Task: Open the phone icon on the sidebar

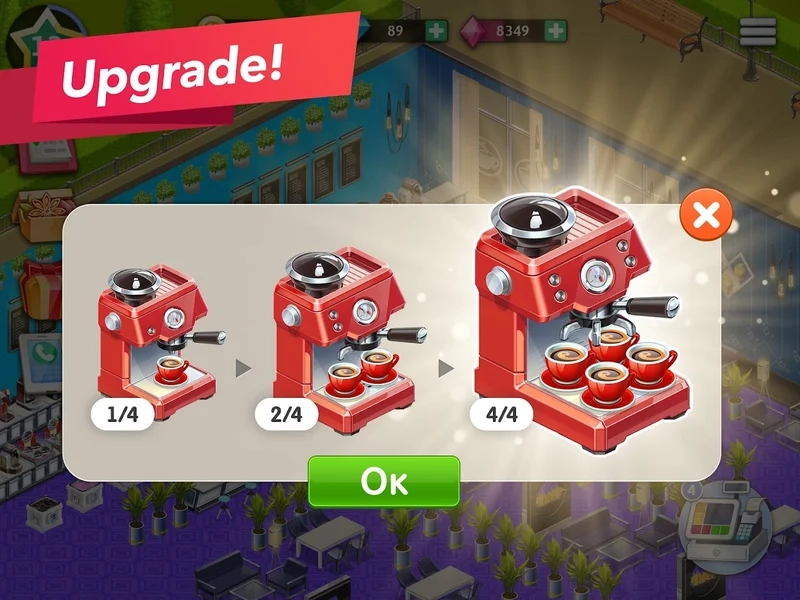Action: pos(43,354)
